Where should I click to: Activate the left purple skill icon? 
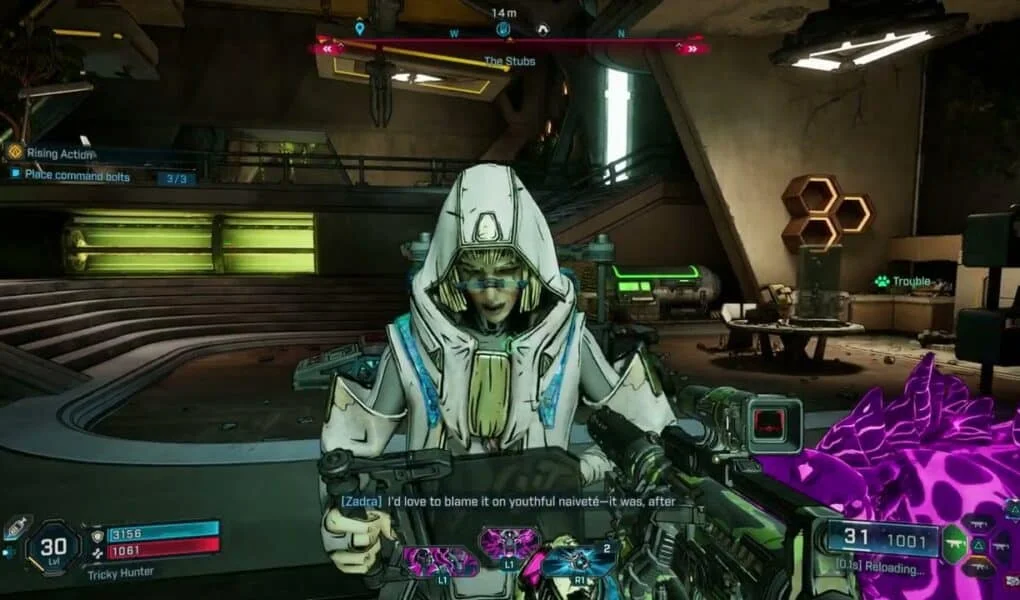point(439,560)
